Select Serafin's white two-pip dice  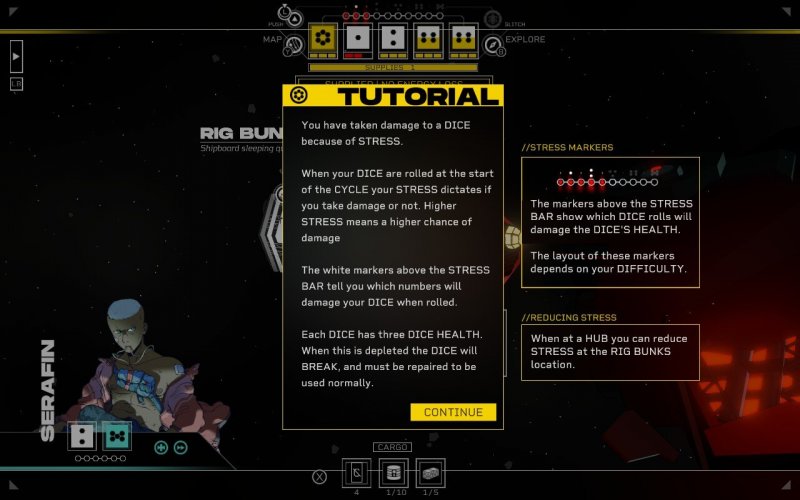pyautogui.click(x=82, y=436)
